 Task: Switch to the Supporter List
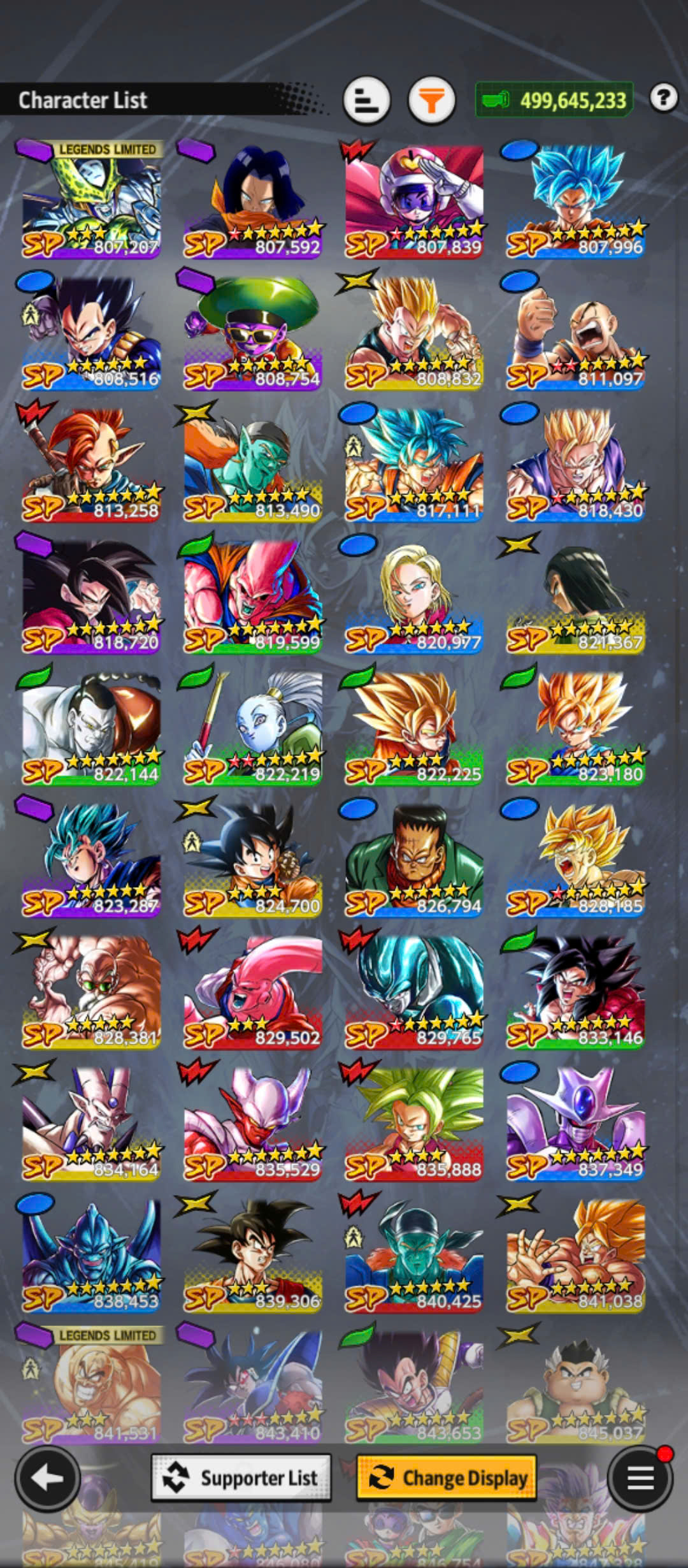click(241, 1477)
